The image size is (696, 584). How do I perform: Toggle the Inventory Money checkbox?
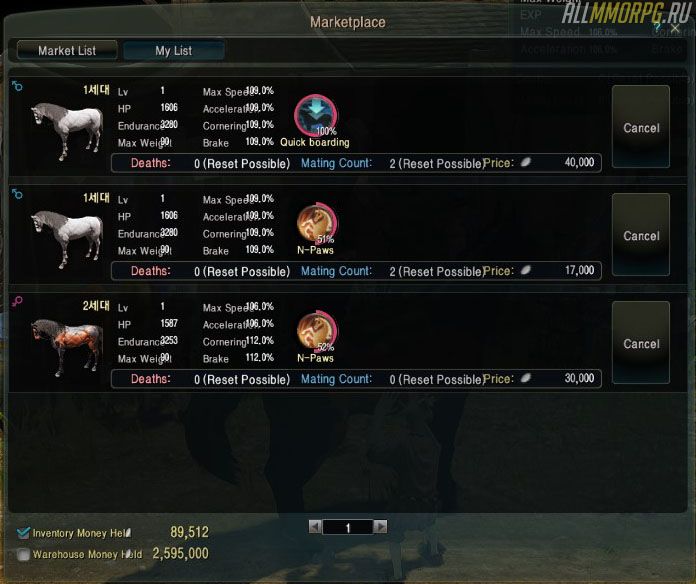24,533
